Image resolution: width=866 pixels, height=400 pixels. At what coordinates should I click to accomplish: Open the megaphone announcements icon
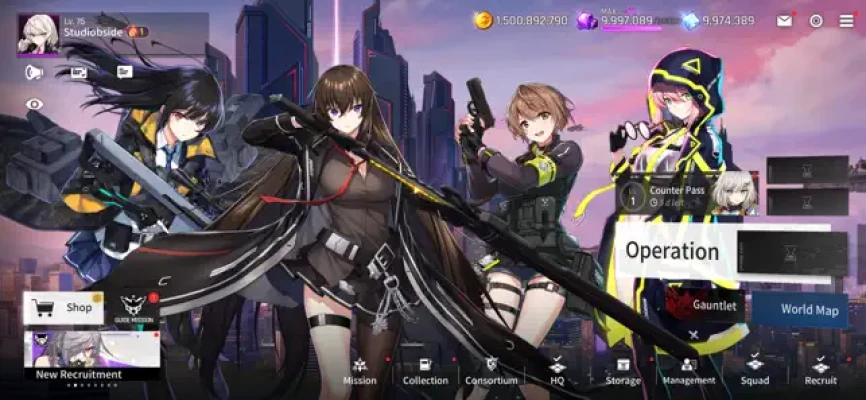tap(35, 72)
